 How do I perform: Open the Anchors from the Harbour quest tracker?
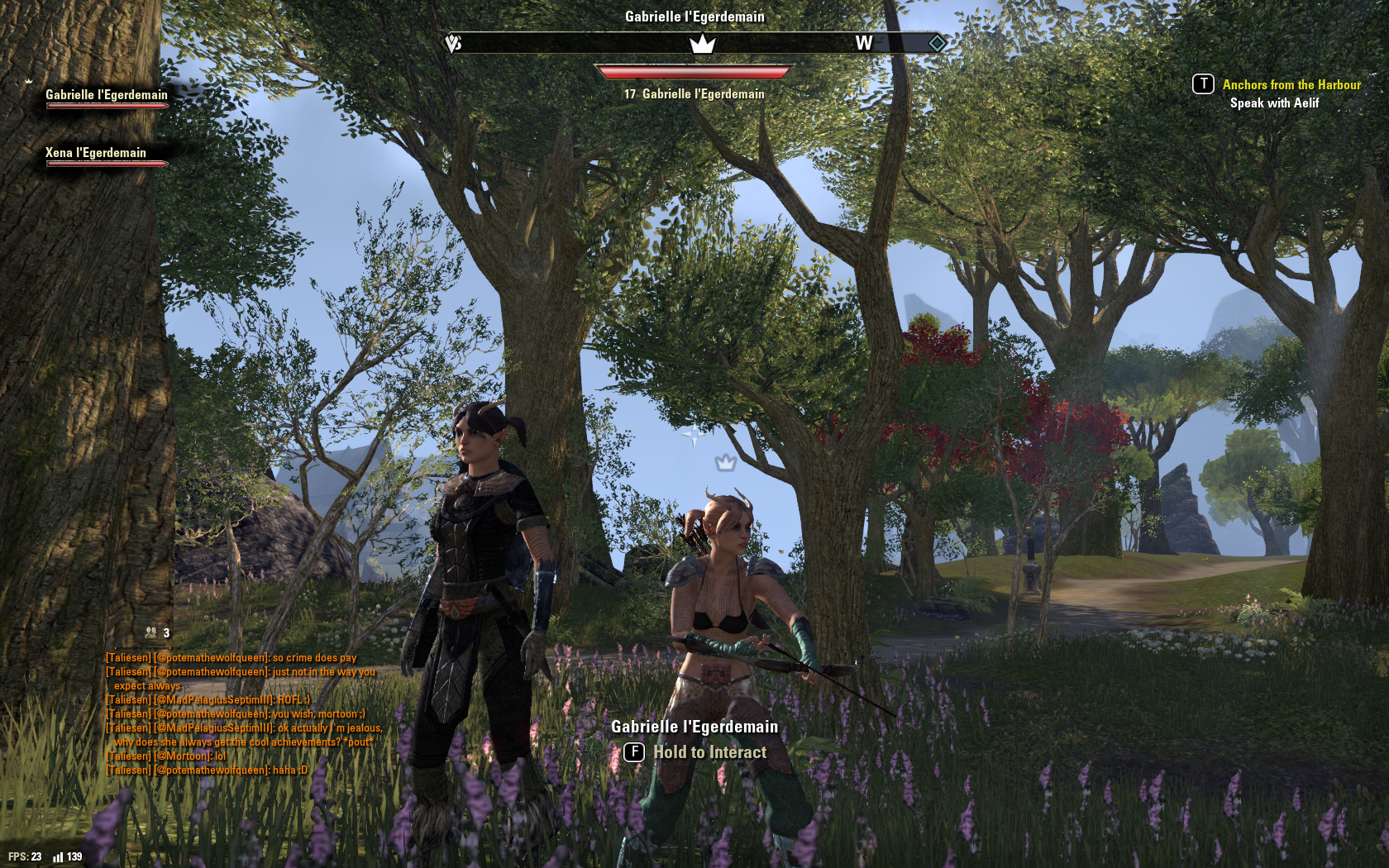tap(1291, 85)
